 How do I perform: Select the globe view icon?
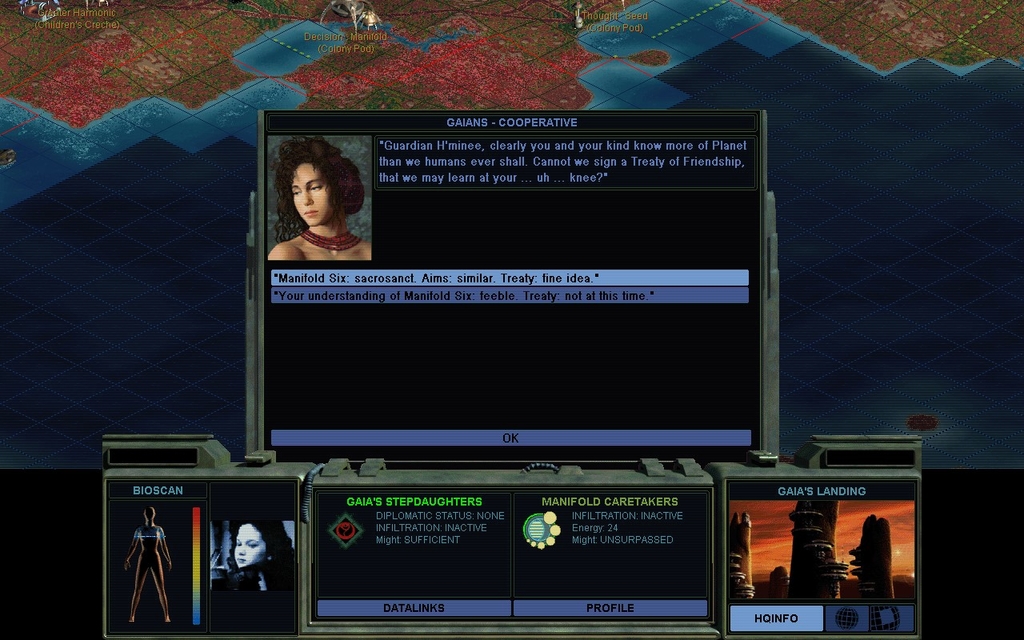pos(846,619)
